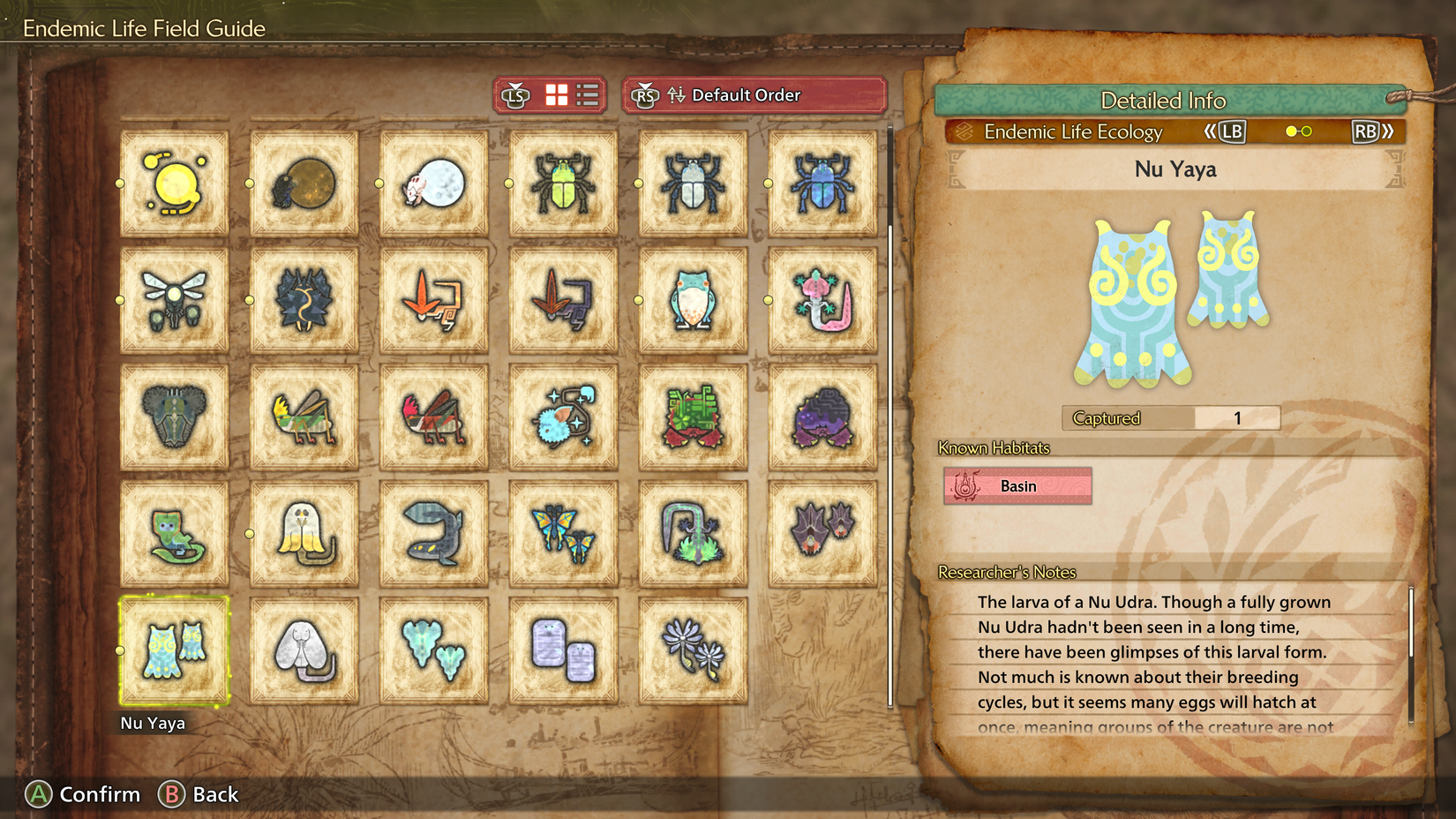Viewport: 1456px width, 819px height.
Task: View the blue butterflies creature entry
Action: tap(561, 533)
